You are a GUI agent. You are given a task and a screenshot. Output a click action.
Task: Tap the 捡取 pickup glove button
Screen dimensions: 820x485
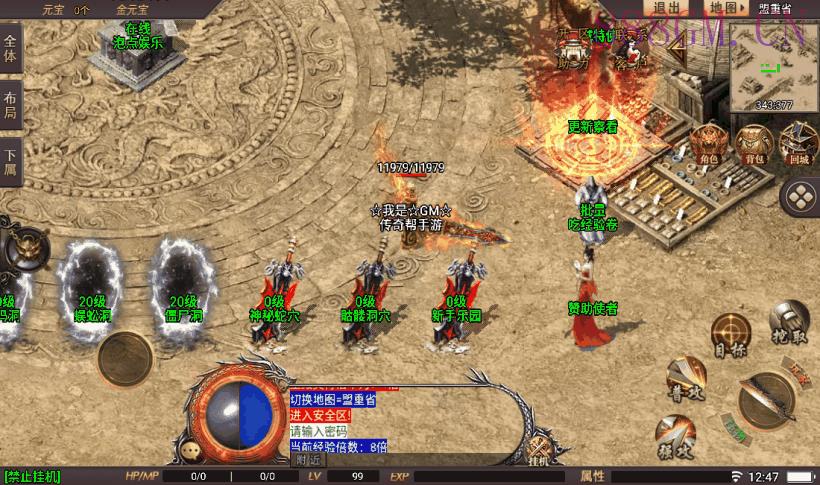point(788,323)
